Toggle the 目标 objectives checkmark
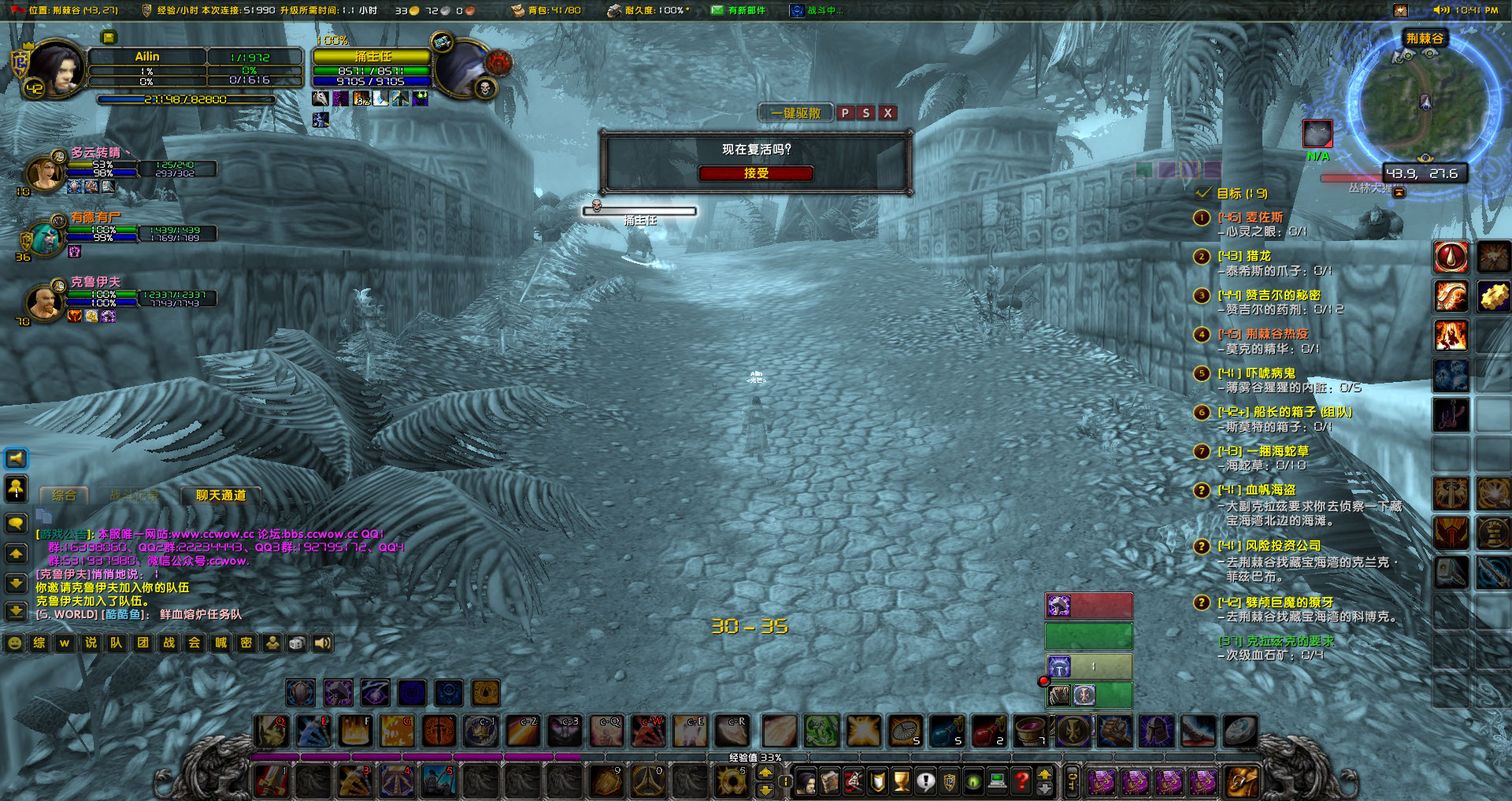The image size is (1512, 801). [1203, 193]
